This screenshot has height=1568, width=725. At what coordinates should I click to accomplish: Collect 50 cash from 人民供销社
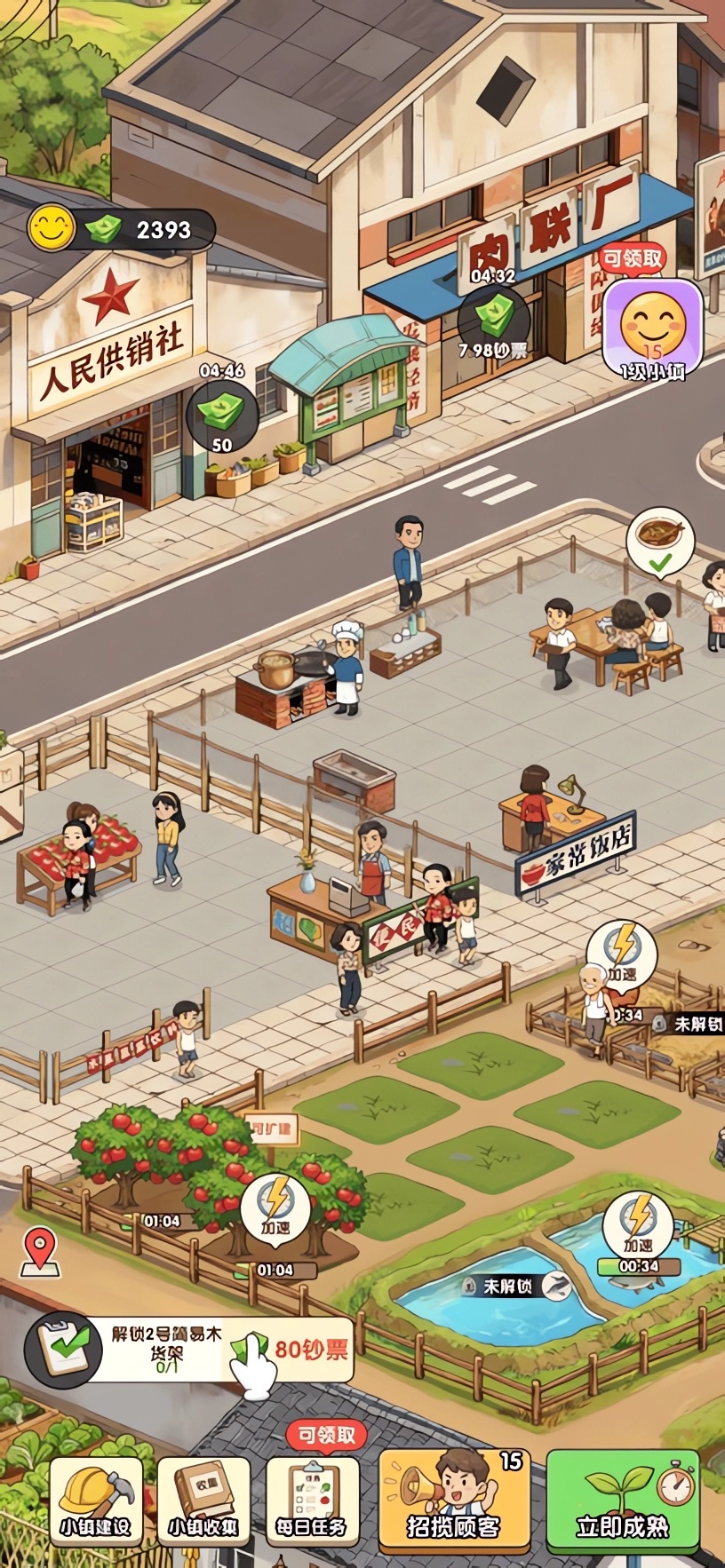[222, 414]
